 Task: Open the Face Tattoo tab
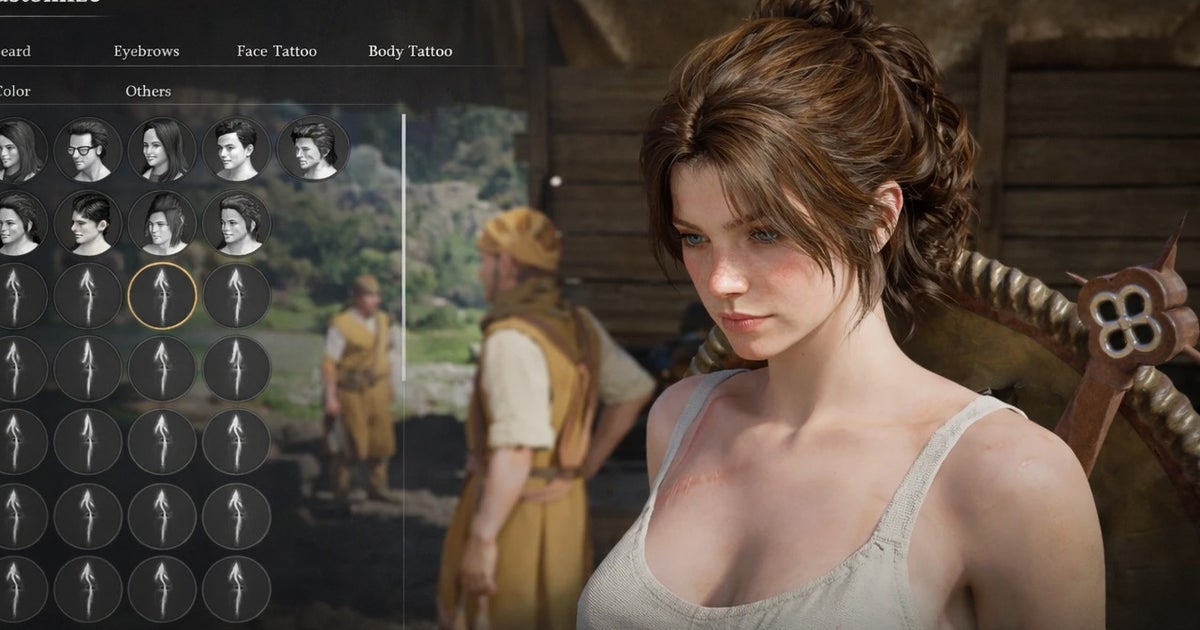pyautogui.click(x=277, y=51)
